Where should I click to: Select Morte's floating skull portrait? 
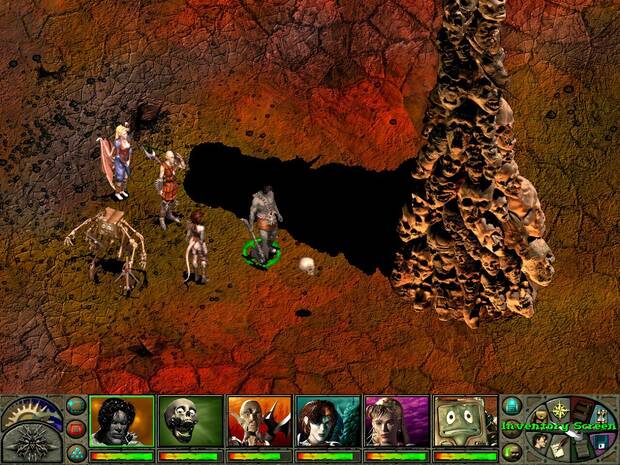(x=190, y=421)
